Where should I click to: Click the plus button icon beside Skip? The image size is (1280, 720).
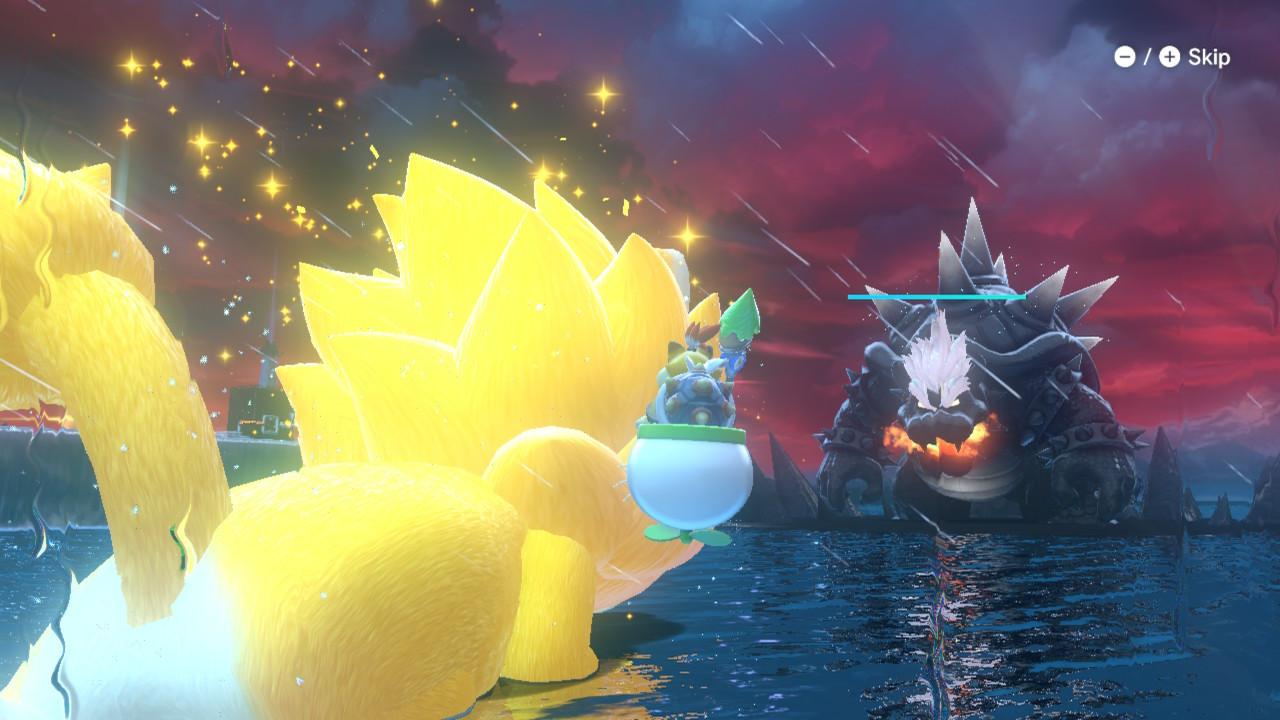coord(1169,57)
